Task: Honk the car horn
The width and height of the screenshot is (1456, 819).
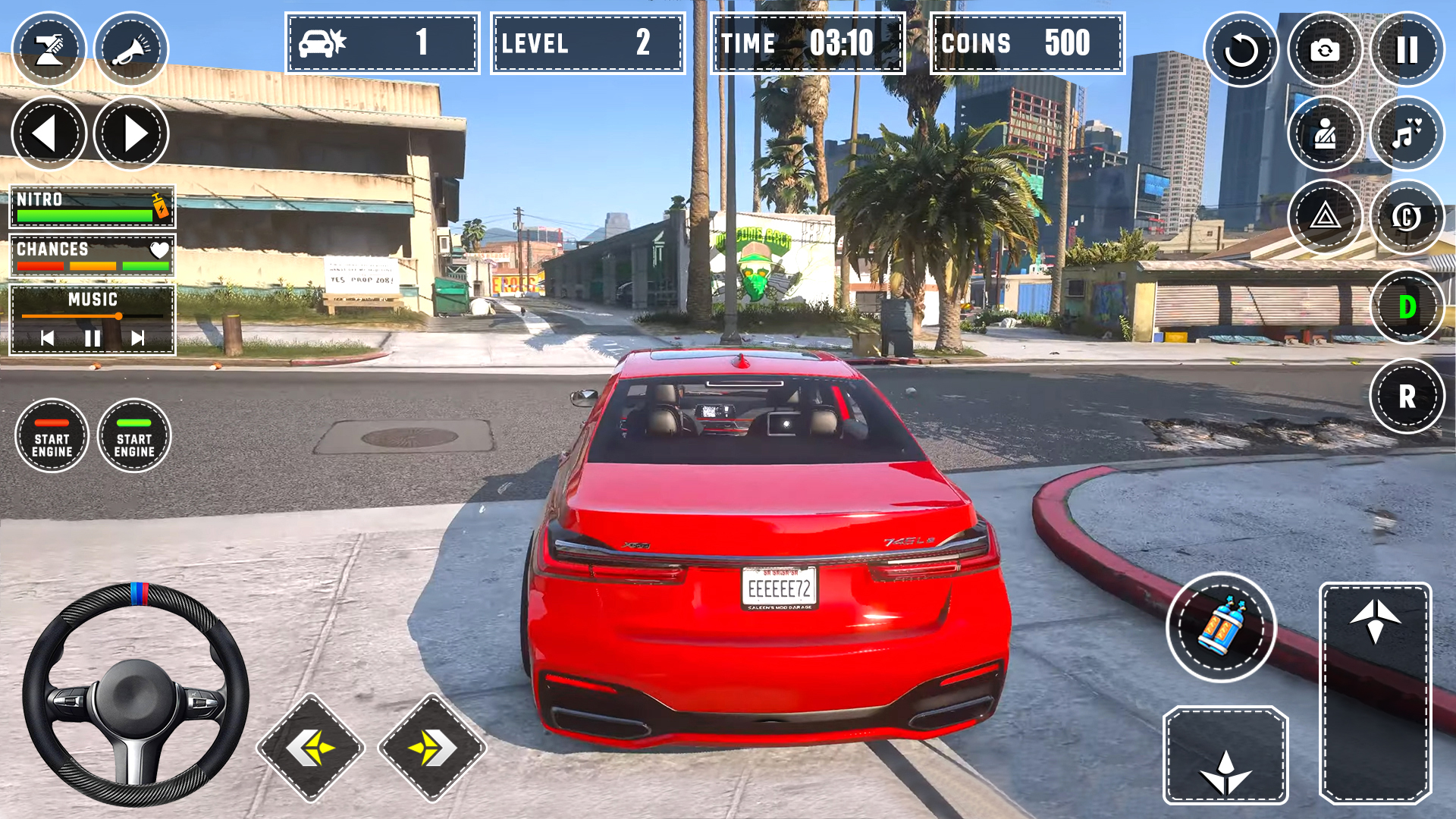Action: coord(130,49)
